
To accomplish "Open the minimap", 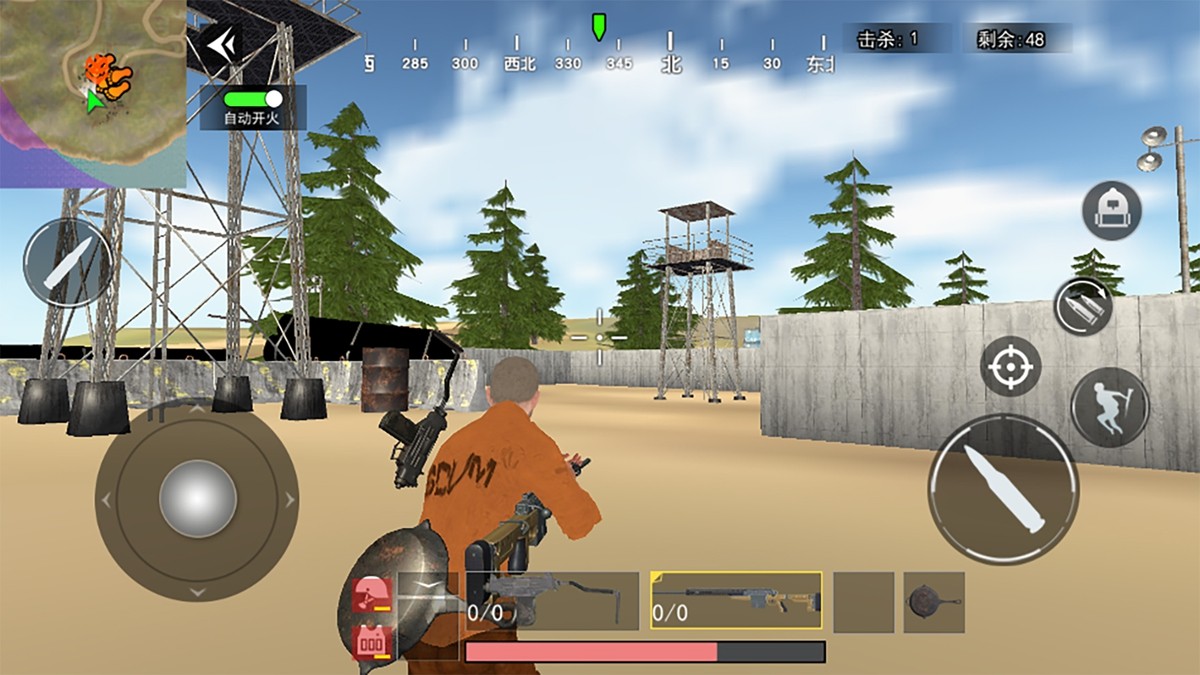I will pos(92,92).
